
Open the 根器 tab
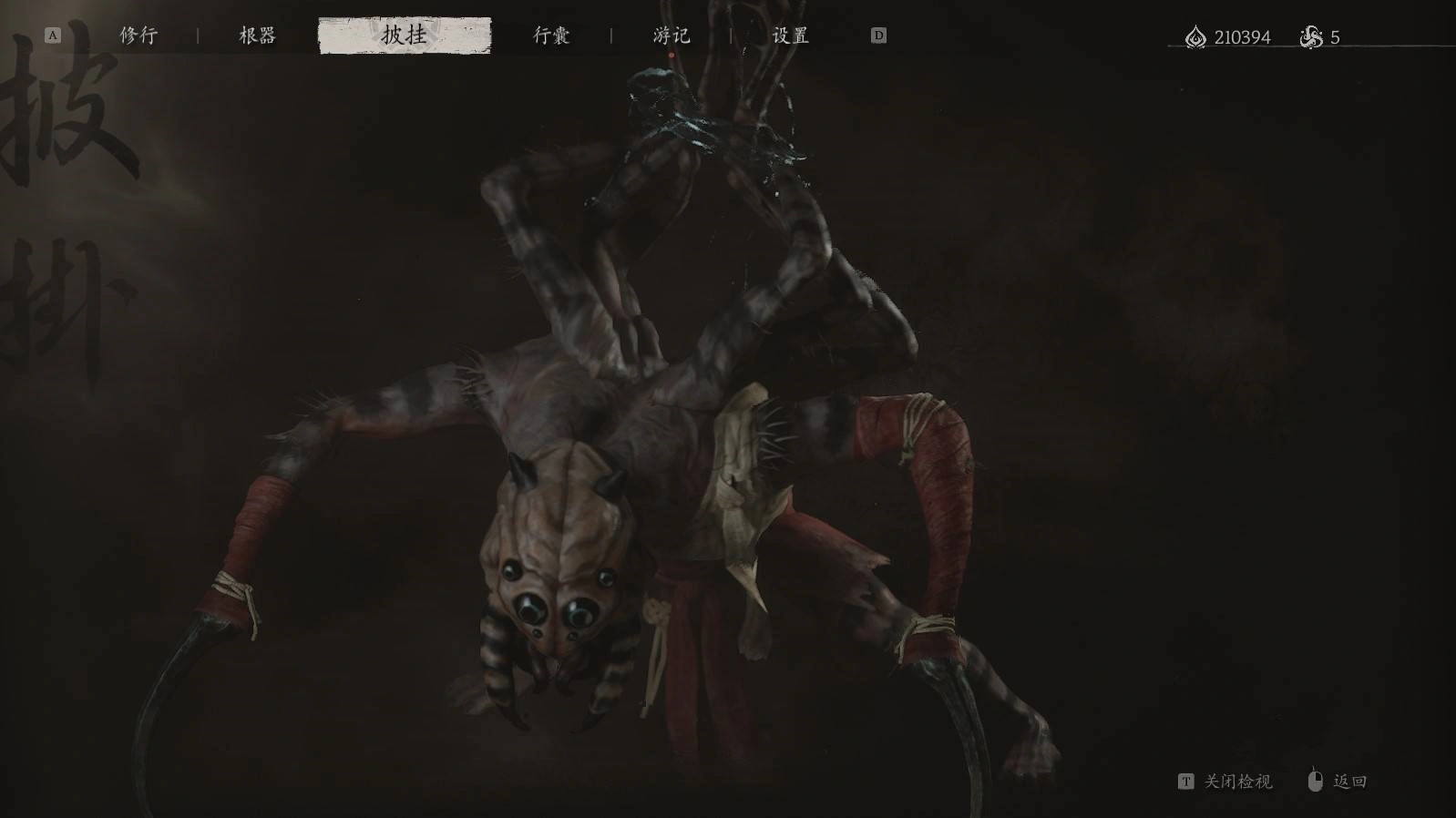(x=257, y=36)
